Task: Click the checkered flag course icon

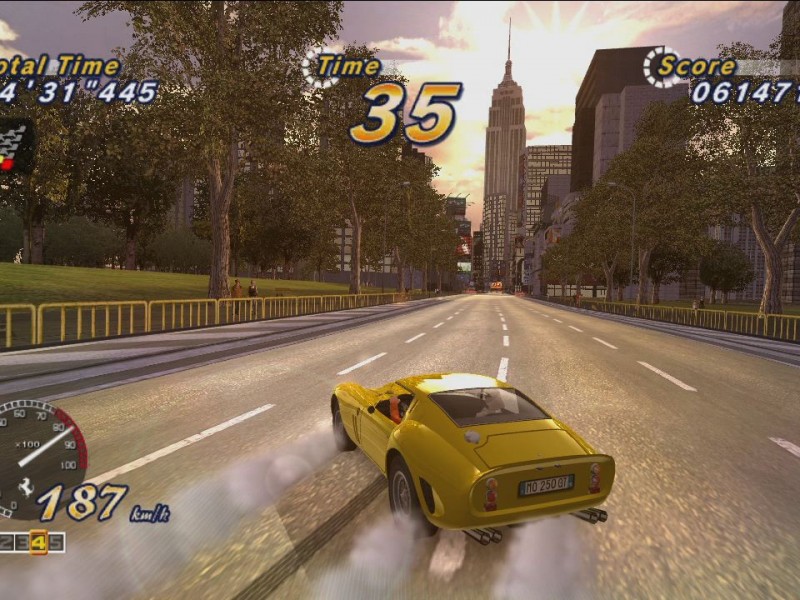Action: coord(15,146)
